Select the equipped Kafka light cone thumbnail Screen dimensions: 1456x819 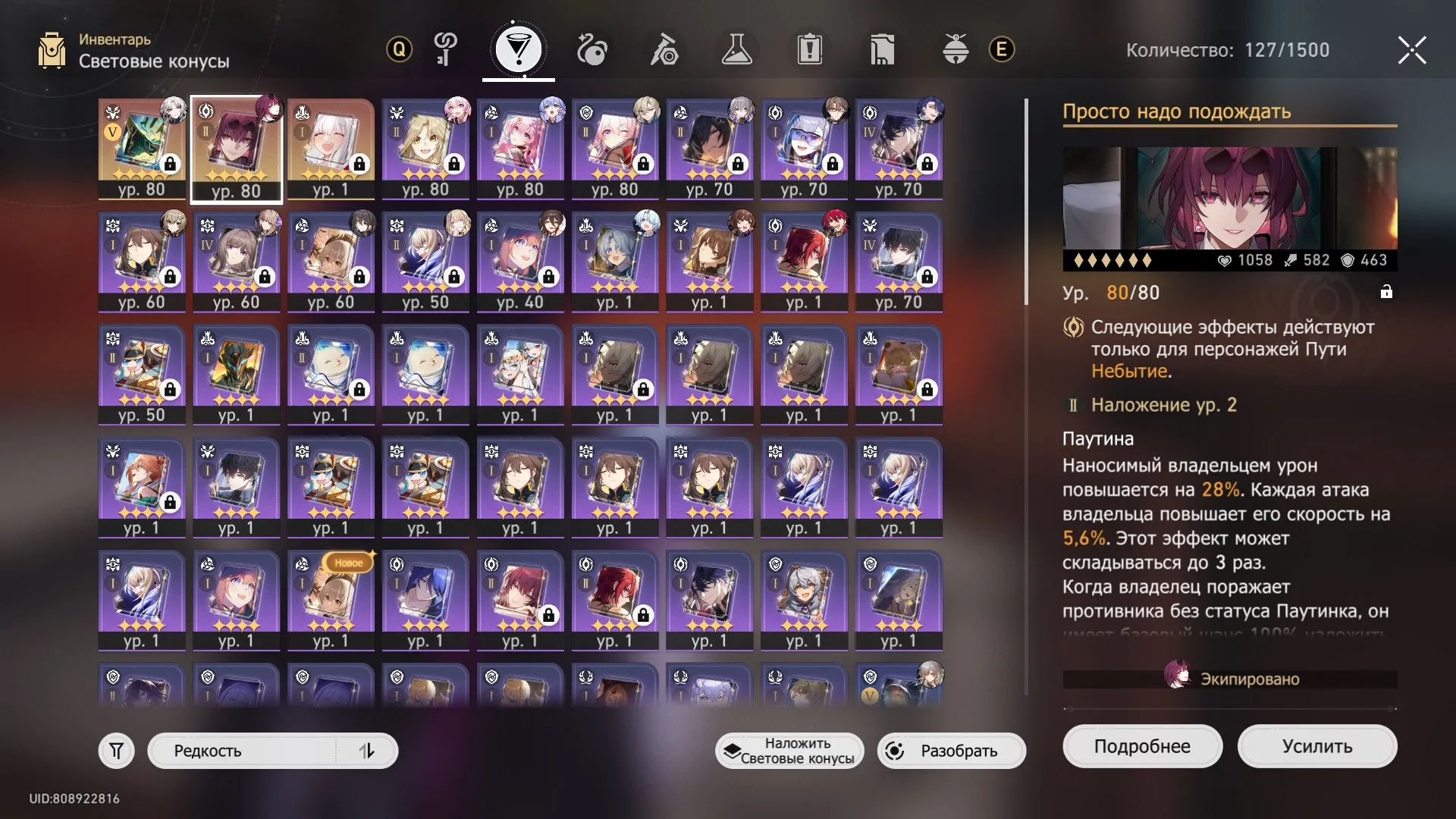[x=236, y=149]
